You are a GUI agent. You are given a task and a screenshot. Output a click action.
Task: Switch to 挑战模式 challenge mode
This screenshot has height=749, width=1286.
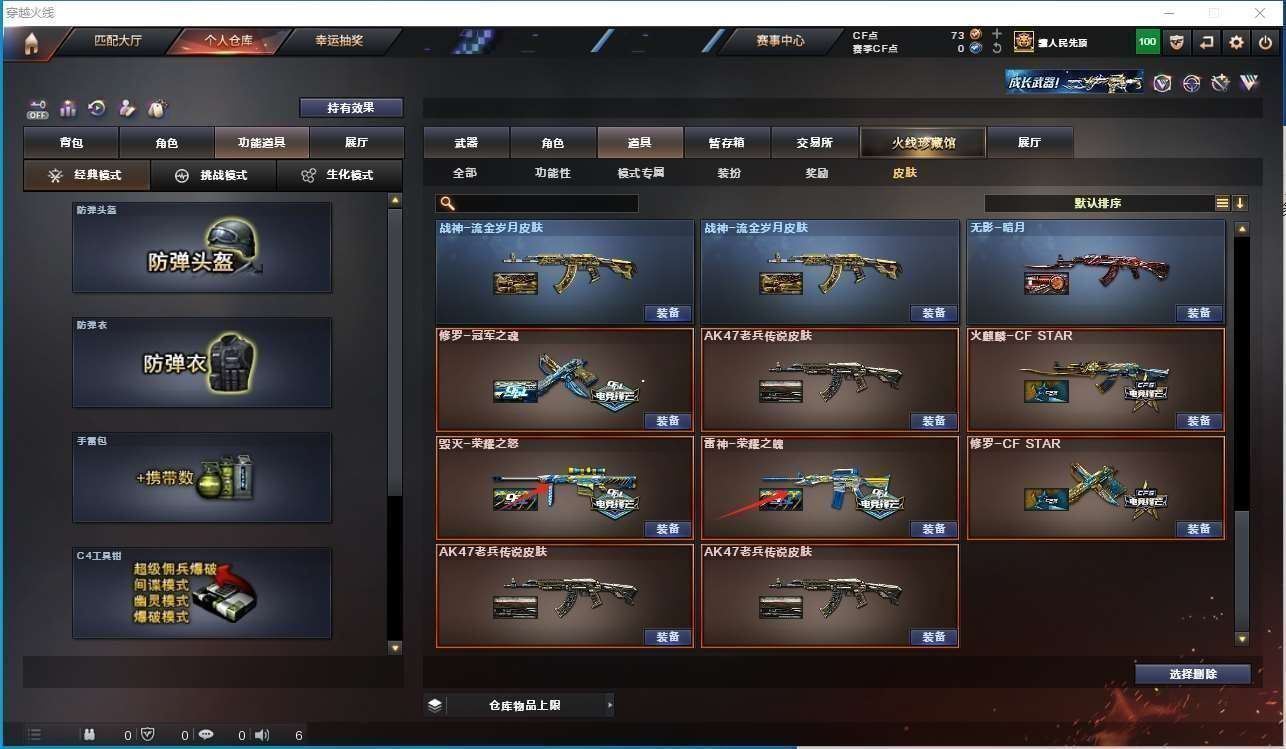[212, 175]
